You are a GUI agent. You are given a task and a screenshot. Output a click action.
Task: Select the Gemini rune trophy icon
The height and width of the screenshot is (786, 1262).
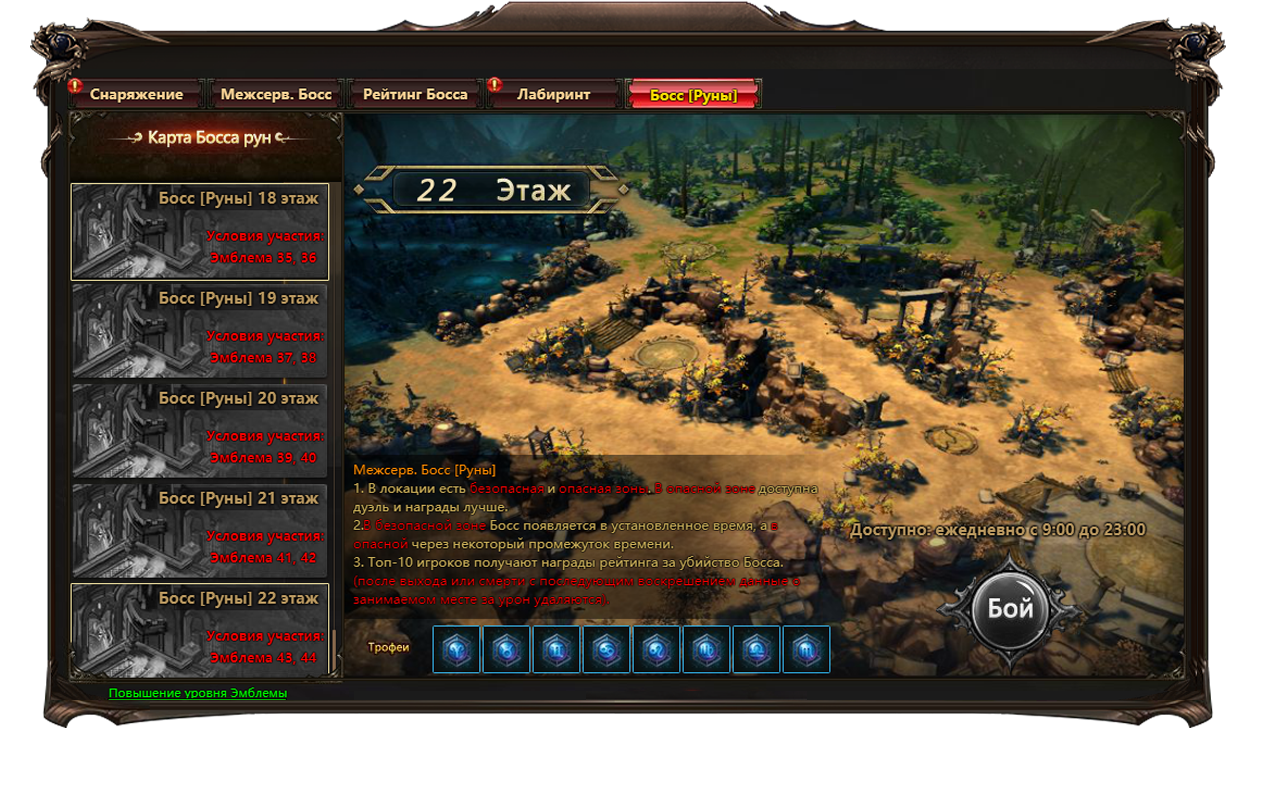tap(557, 649)
